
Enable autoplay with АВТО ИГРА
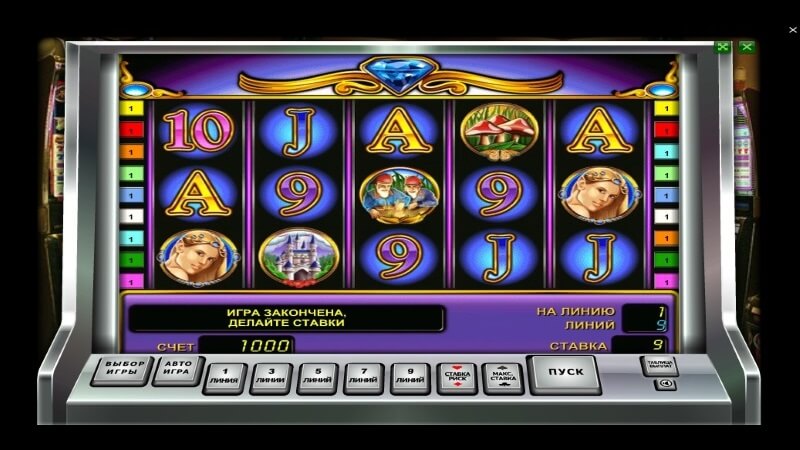point(178,369)
